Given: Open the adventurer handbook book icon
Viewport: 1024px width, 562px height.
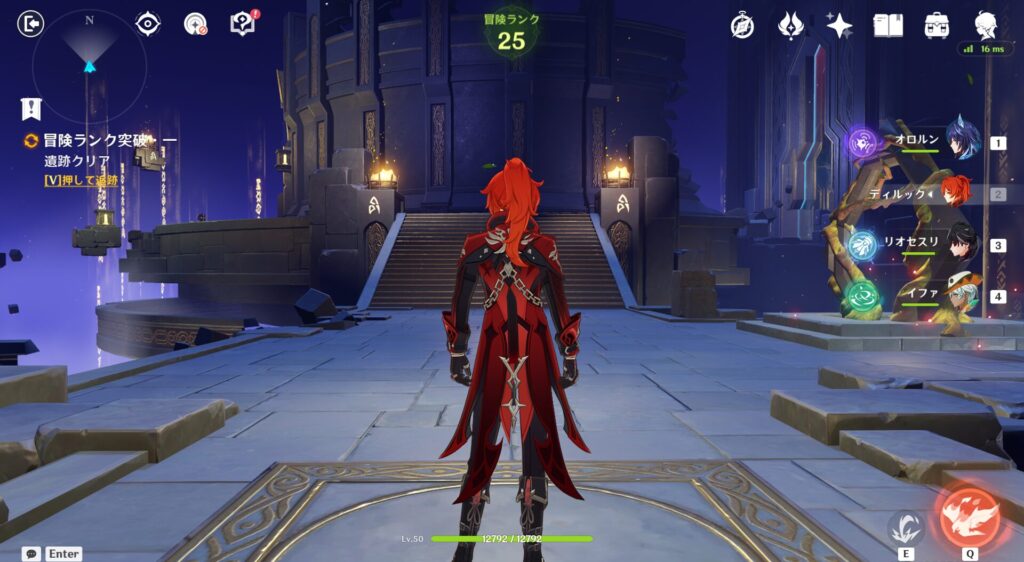Looking at the screenshot, I should (x=888, y=26).
